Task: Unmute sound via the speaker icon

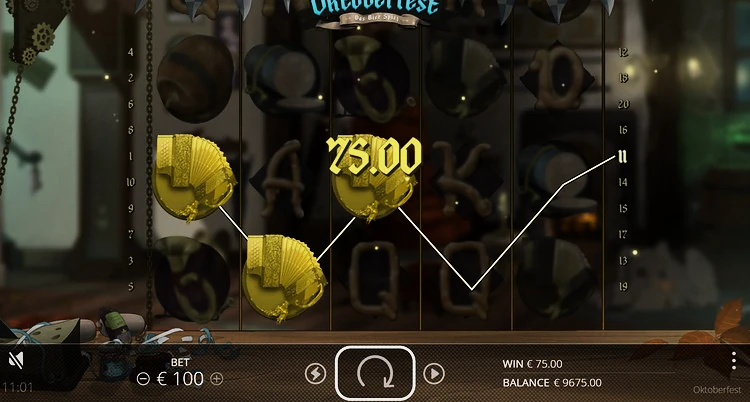Action: (16, 360)
